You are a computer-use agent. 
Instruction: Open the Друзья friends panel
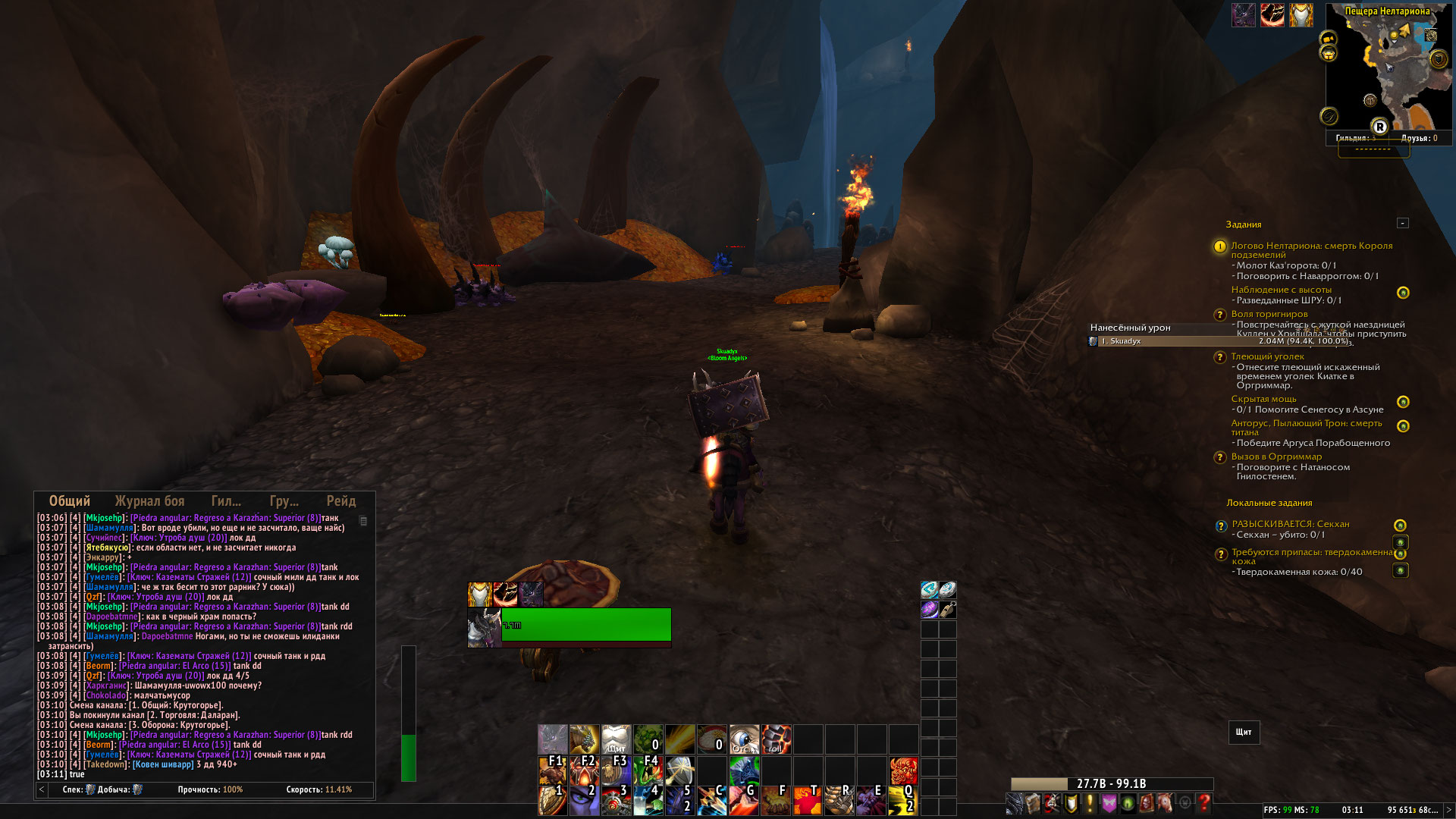point(1418,138)
